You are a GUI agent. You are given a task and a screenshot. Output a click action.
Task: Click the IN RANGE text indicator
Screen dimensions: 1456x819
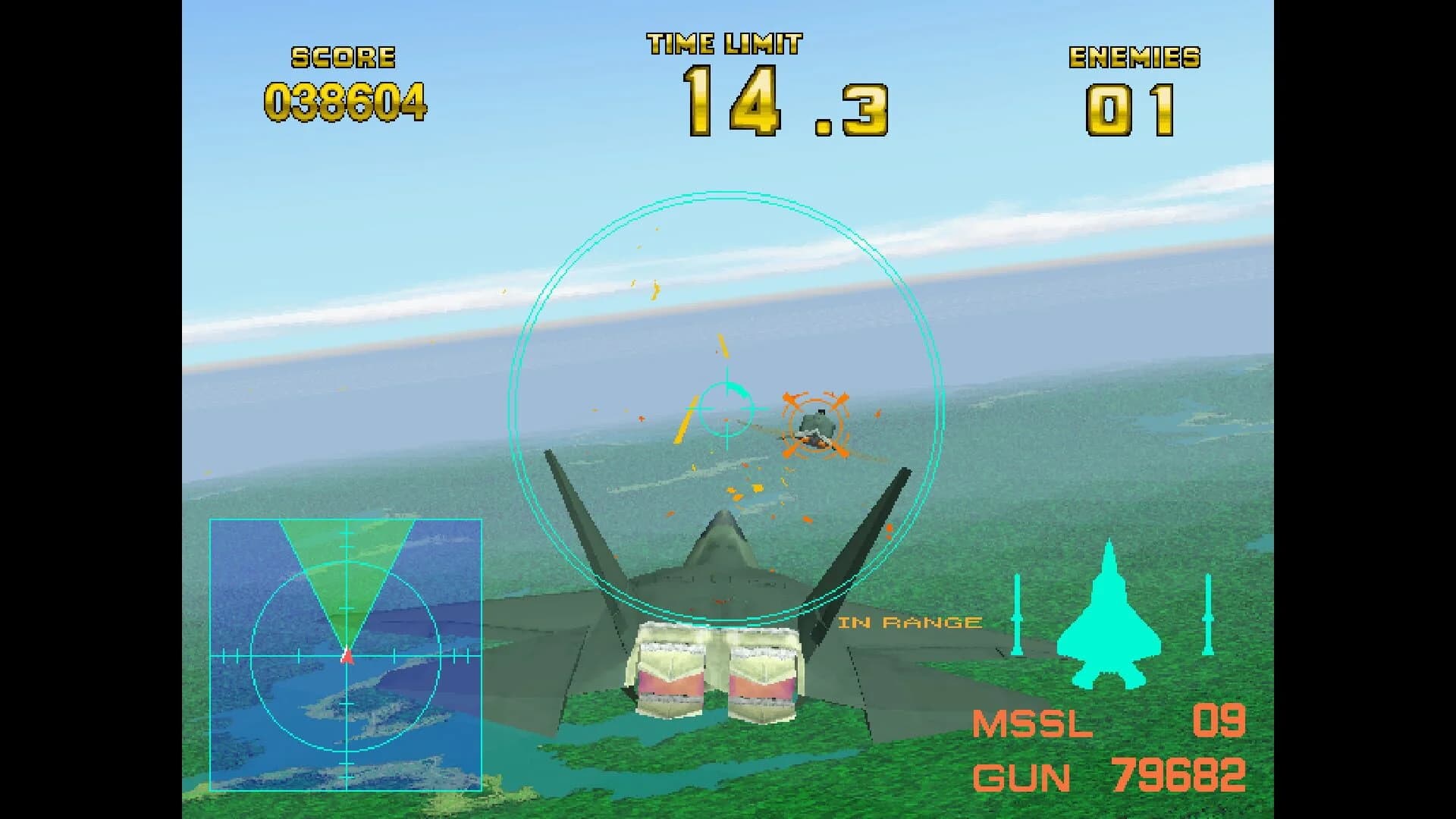click(x=909, y=622)
